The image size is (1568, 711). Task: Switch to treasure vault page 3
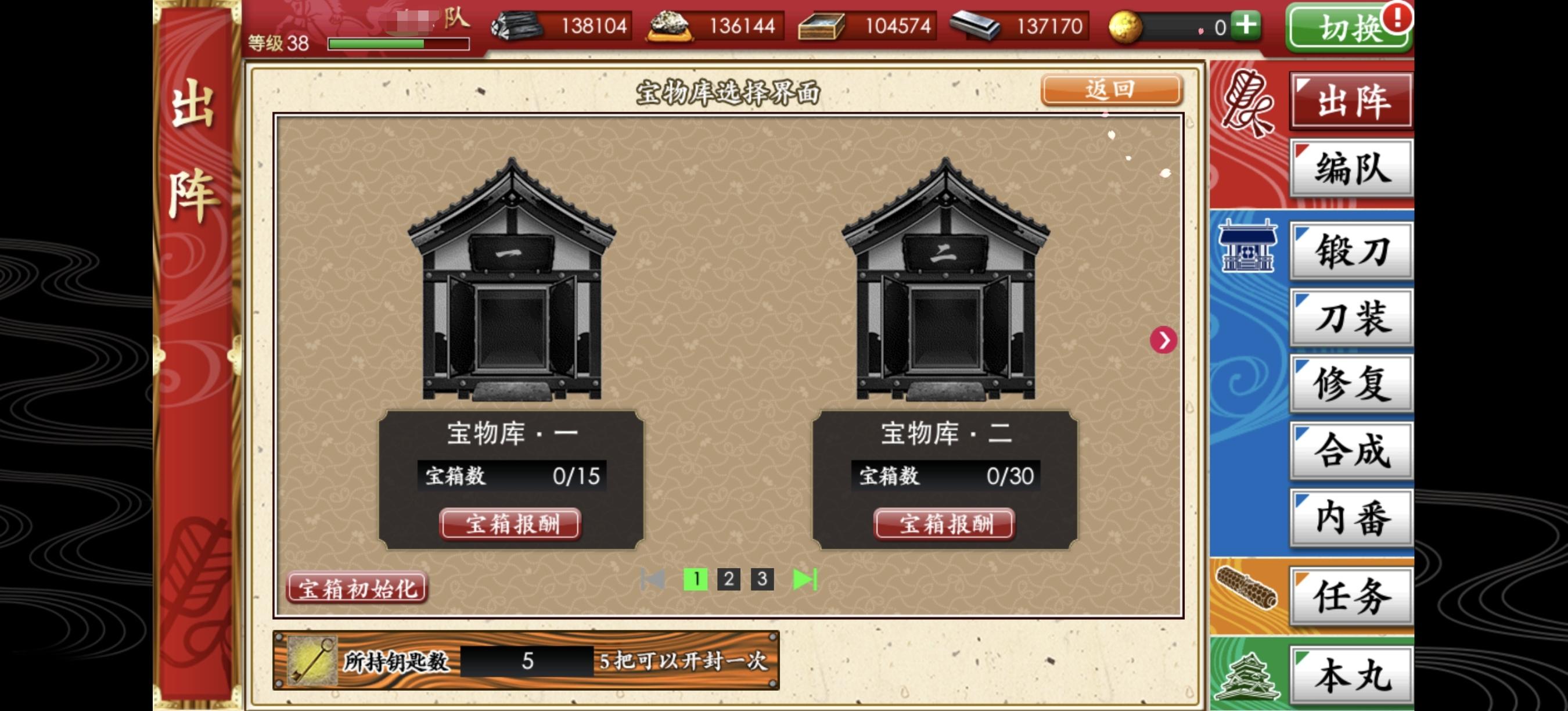763,580
